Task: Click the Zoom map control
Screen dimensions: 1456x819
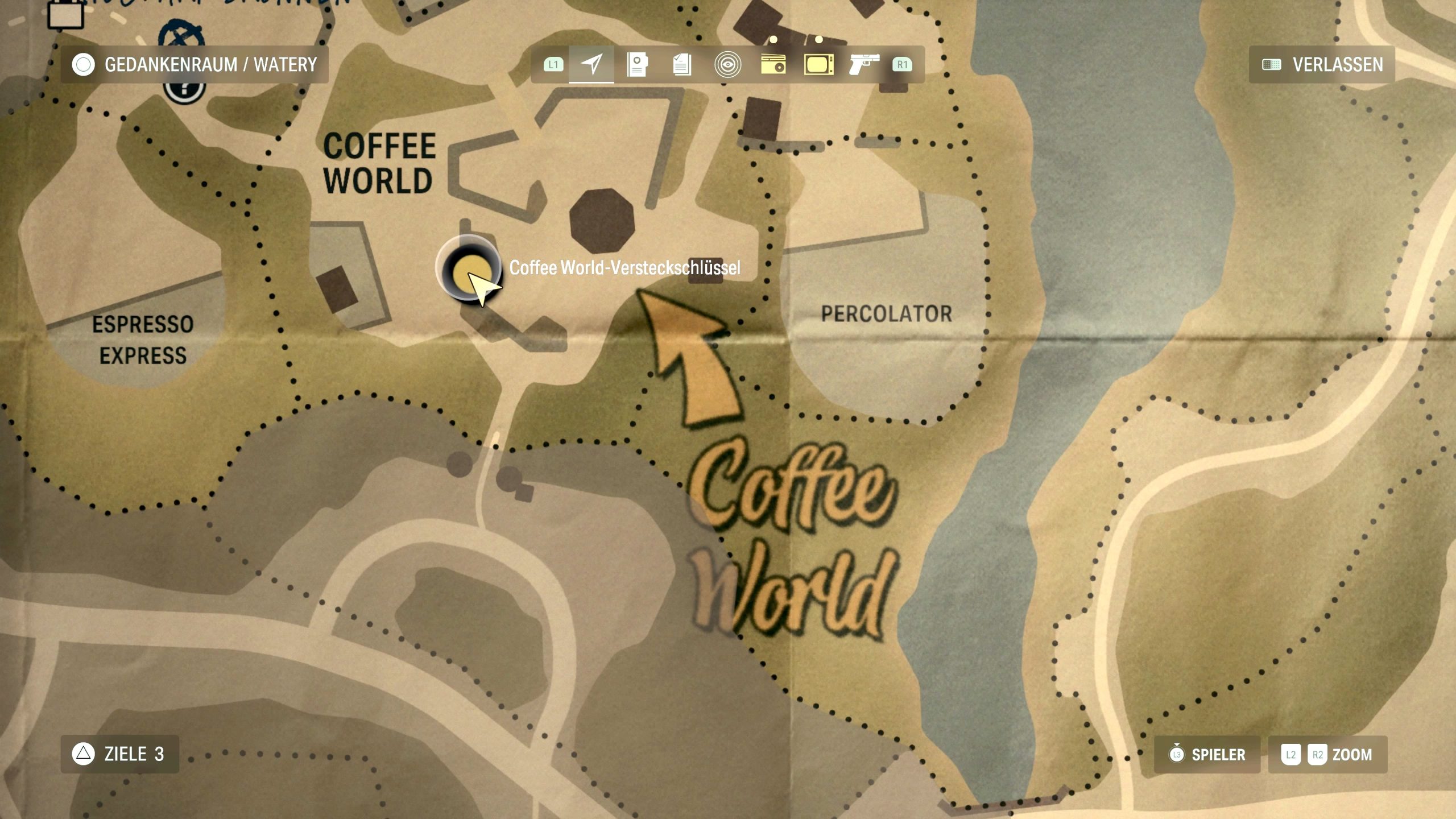Action: [x=1327, y=755]
